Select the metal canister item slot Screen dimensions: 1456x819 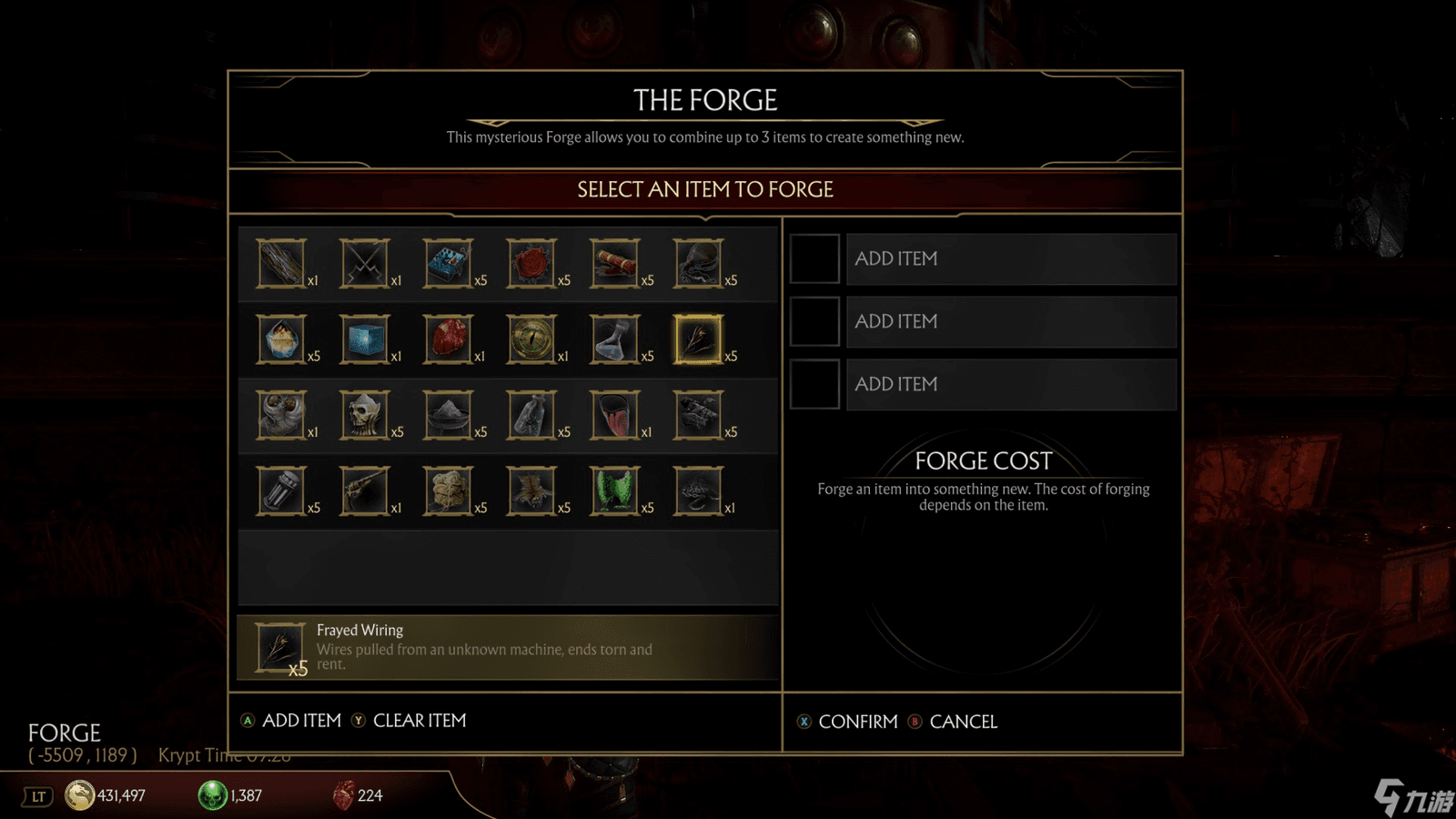pyautogui.click(x=281, y=491)
